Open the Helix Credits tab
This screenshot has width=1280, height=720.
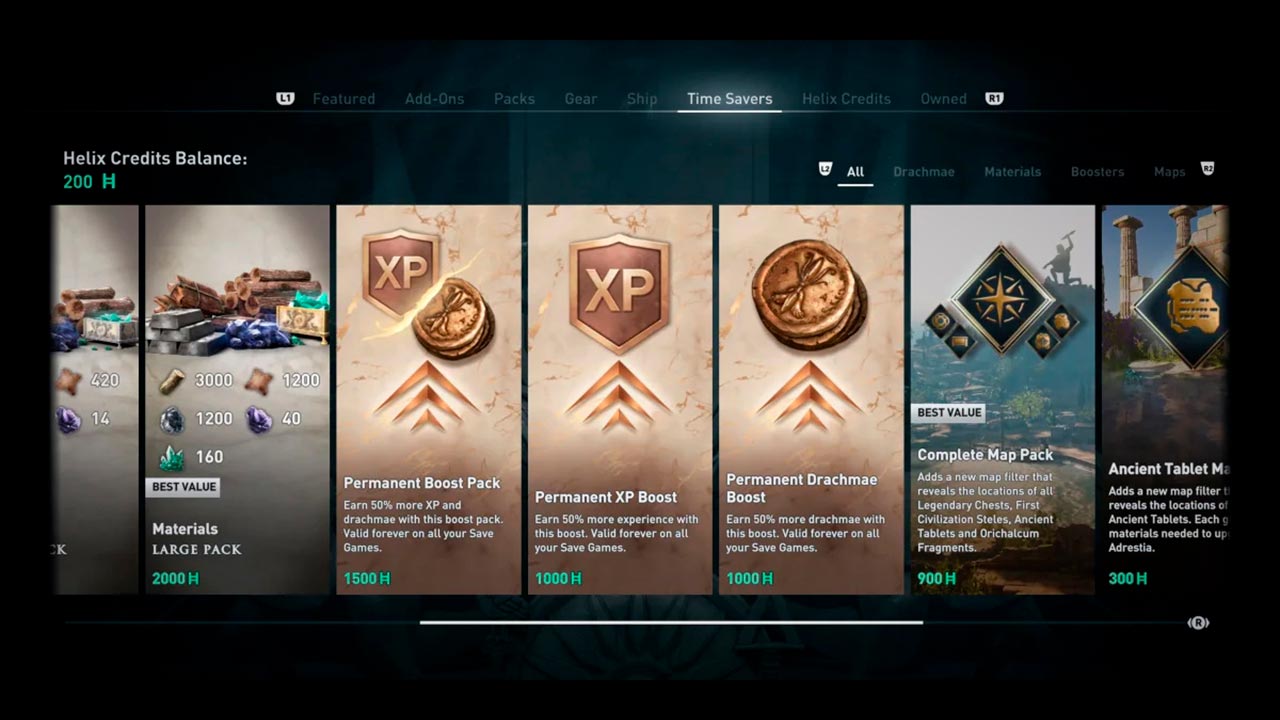tap(846, 99)
